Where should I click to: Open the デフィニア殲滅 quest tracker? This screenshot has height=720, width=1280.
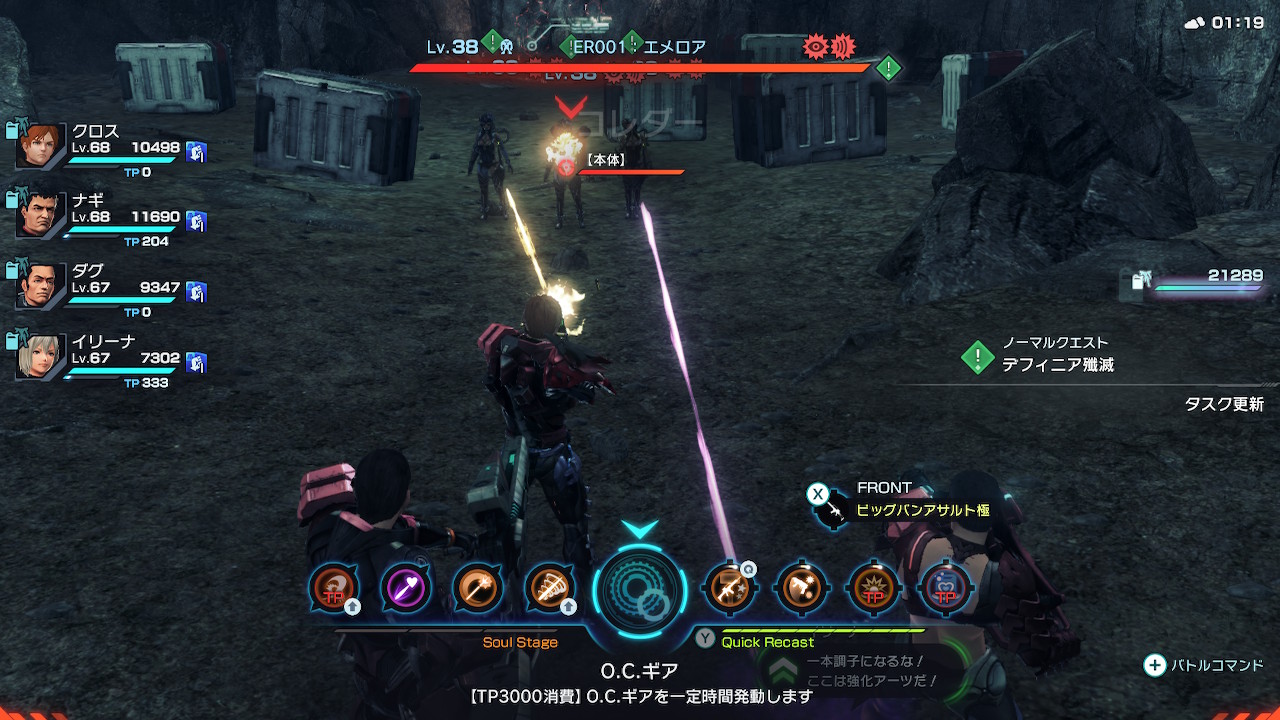pos(1057,365)
